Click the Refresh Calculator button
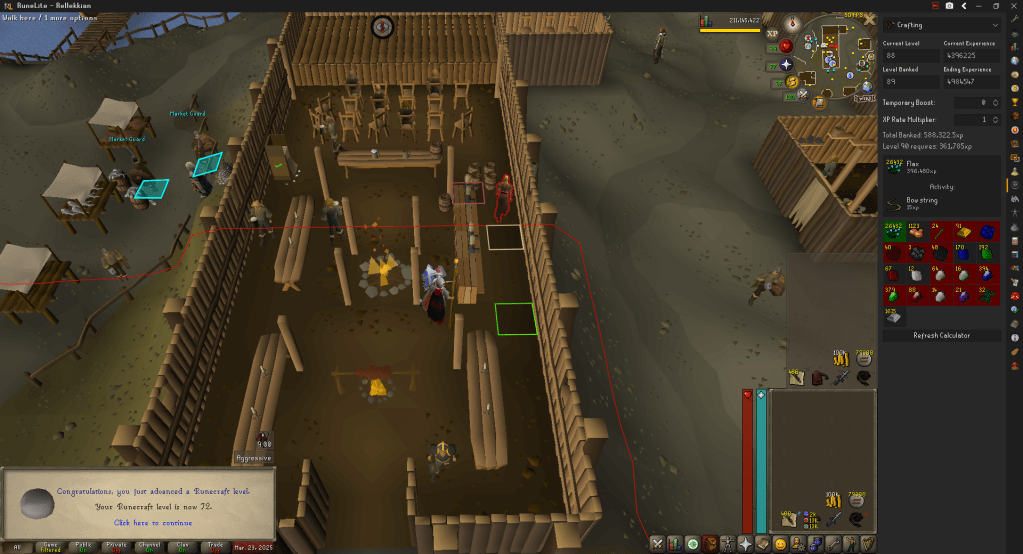 point(941,335)
